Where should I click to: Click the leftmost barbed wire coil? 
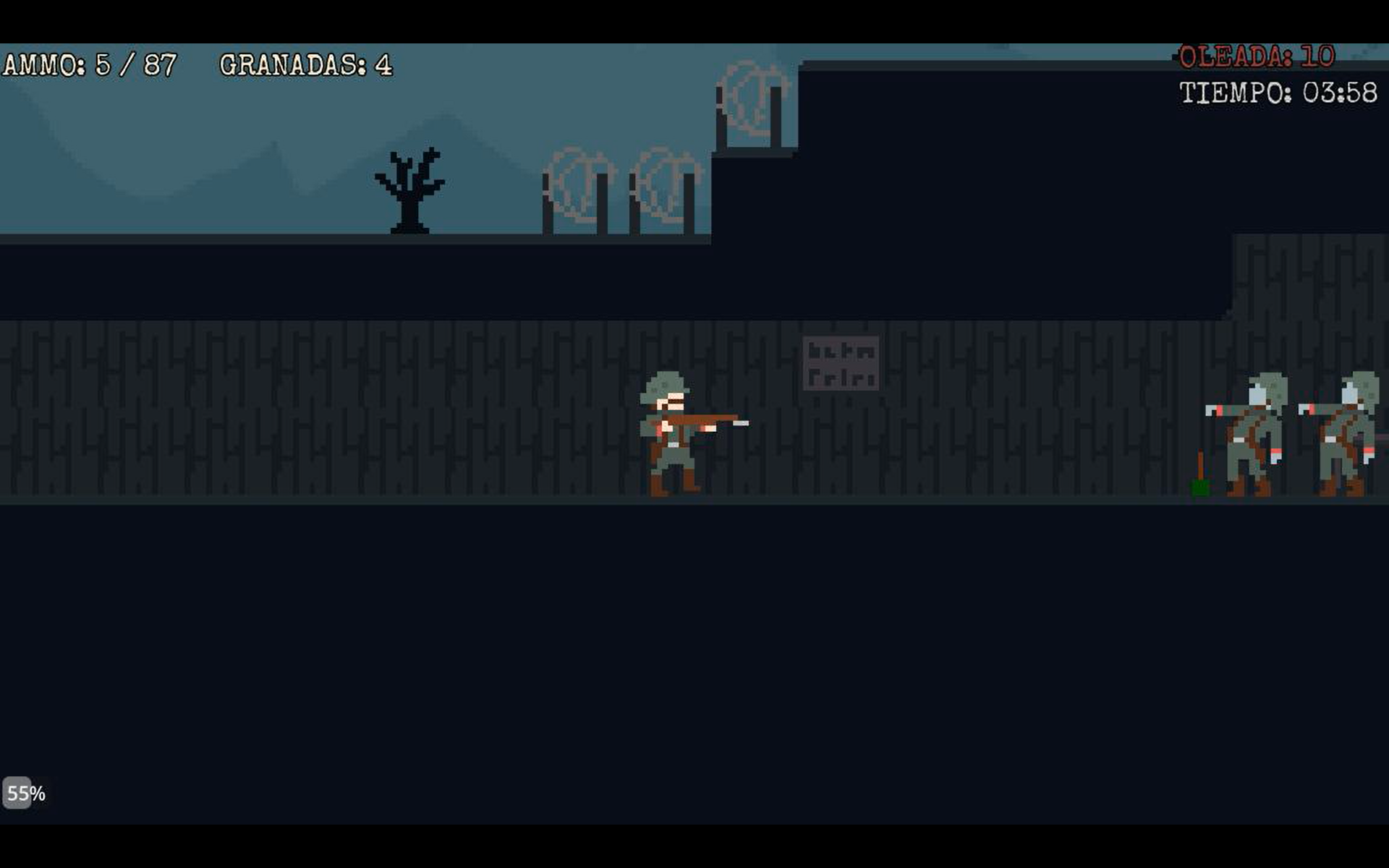point(577,184)
